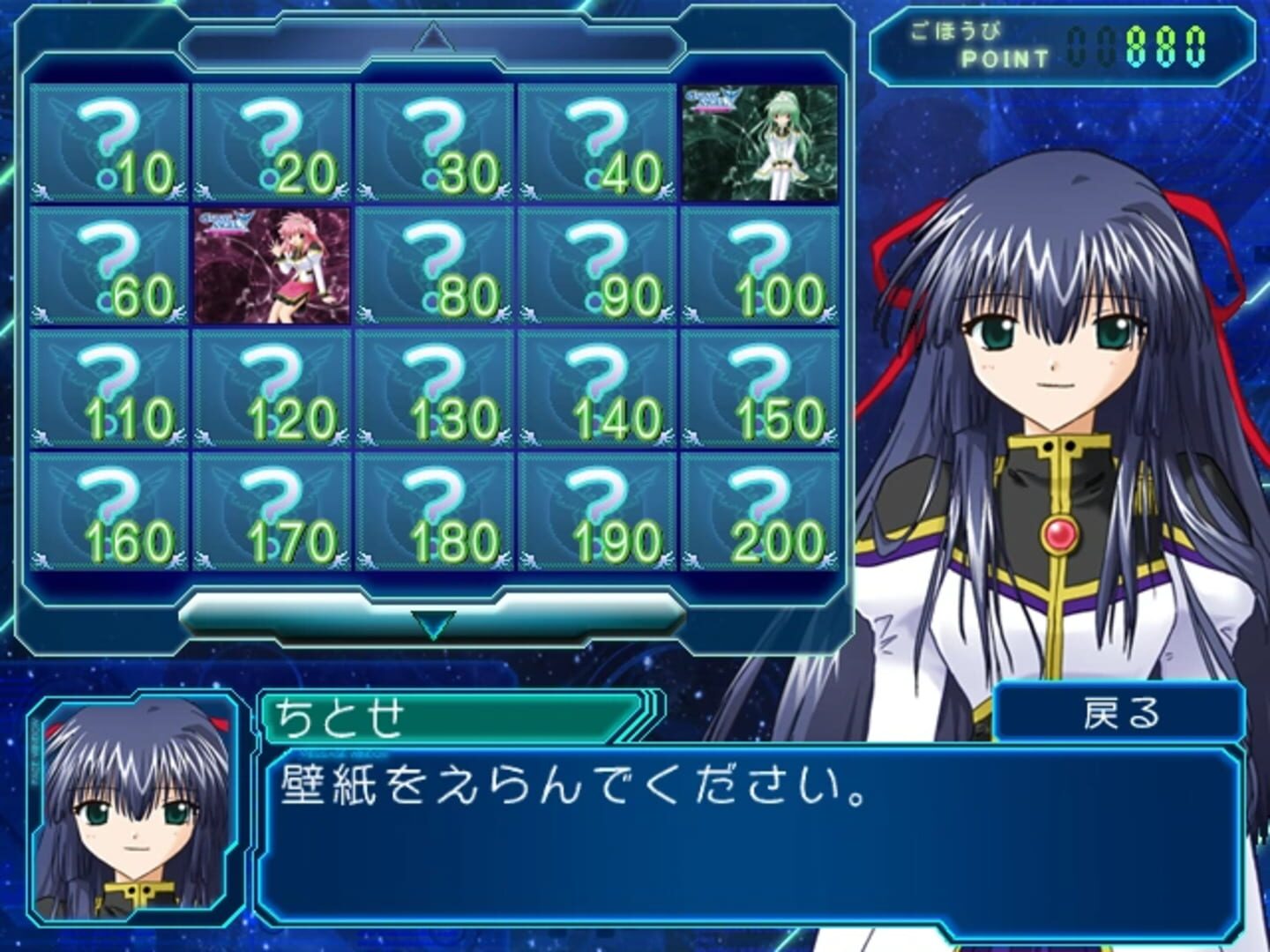Choose the 190-point question mark tile

[597, 511]
